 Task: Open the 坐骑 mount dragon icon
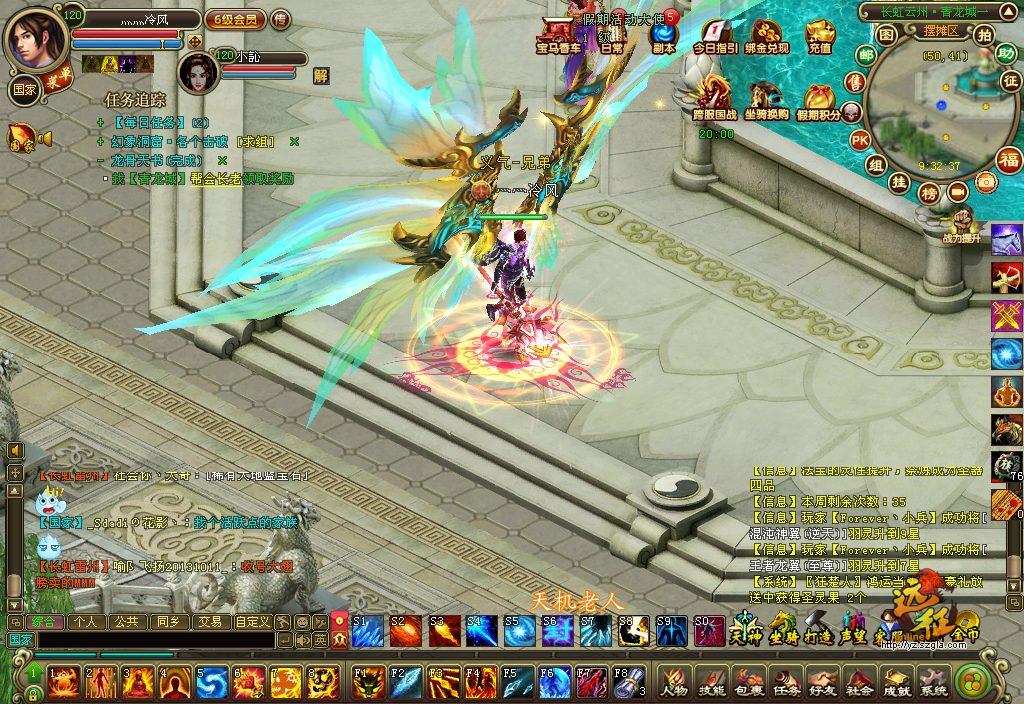(x=782, y=630)
